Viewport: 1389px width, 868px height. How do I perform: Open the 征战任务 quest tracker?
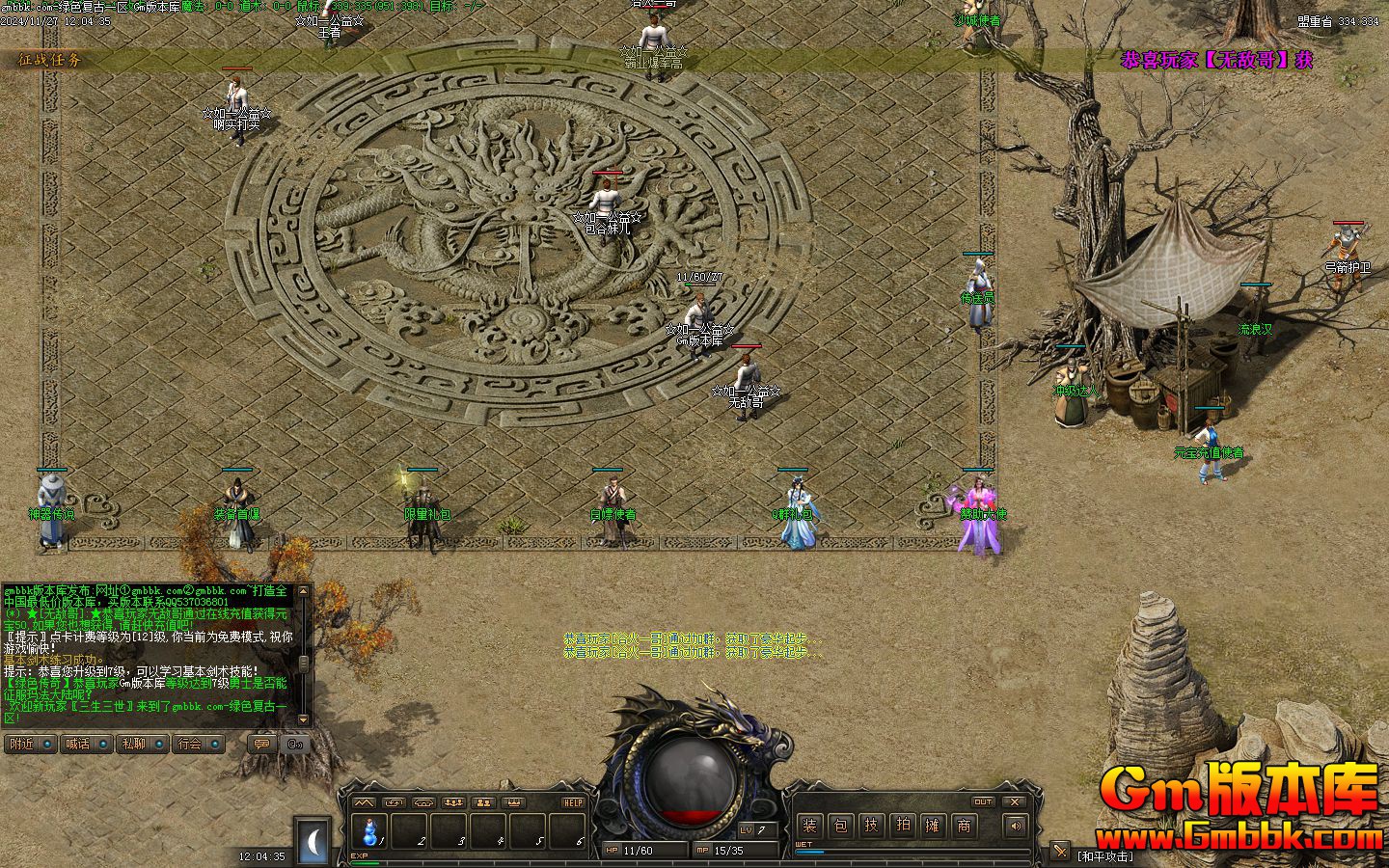[51, 60]
